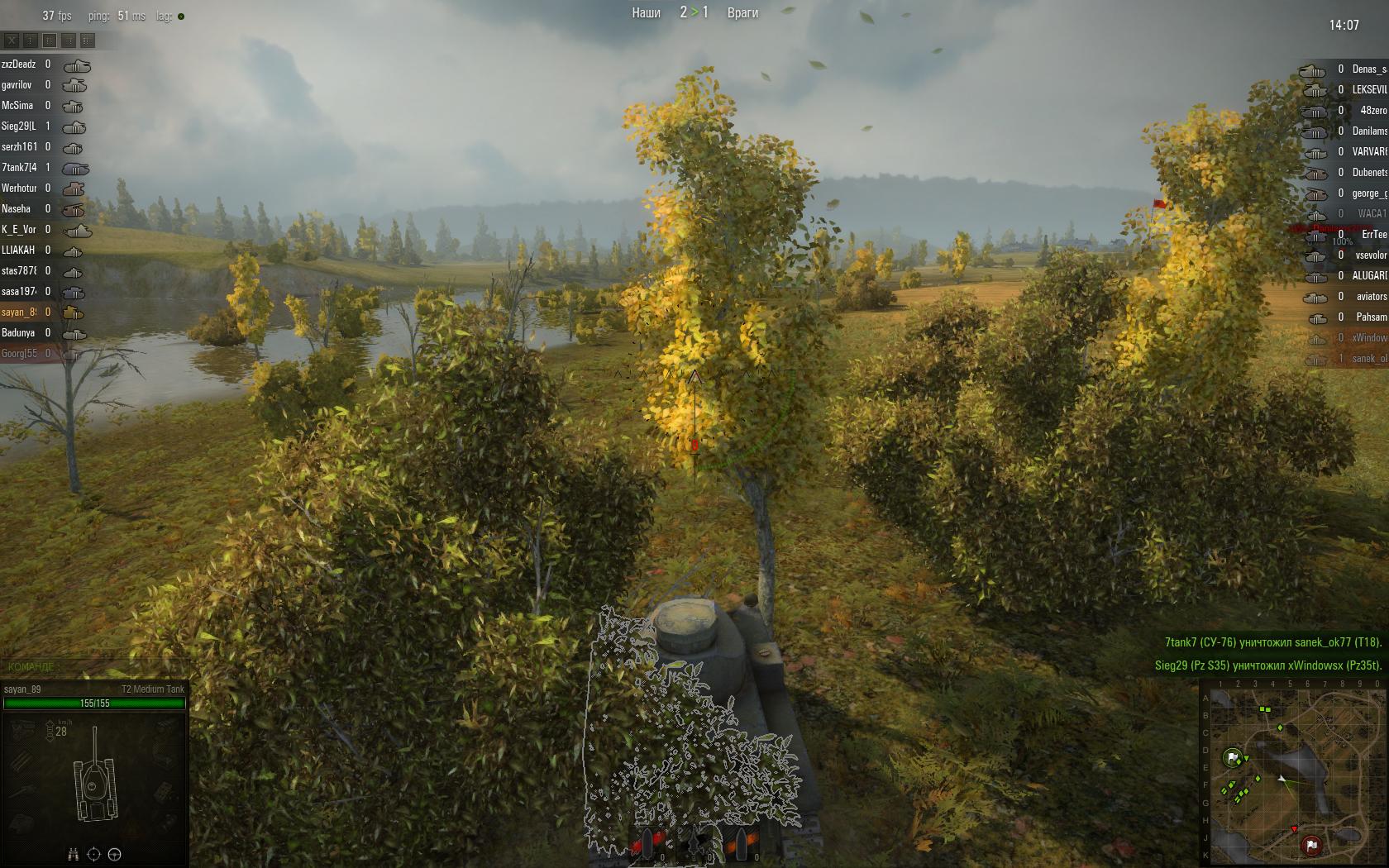Click the binoculars equipment icon
The height and width of the screenshot is (868, 1389).
[74, 854]
